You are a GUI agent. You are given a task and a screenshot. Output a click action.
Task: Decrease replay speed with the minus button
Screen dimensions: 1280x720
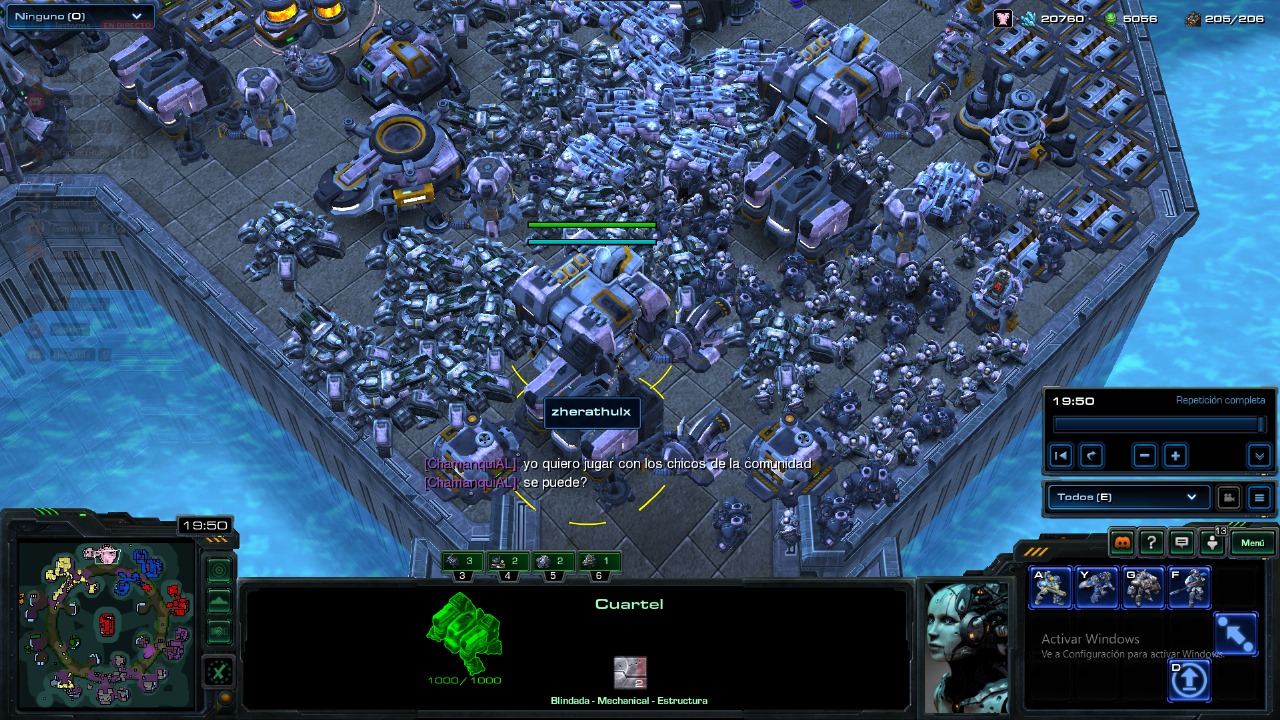pos(1145,456)
